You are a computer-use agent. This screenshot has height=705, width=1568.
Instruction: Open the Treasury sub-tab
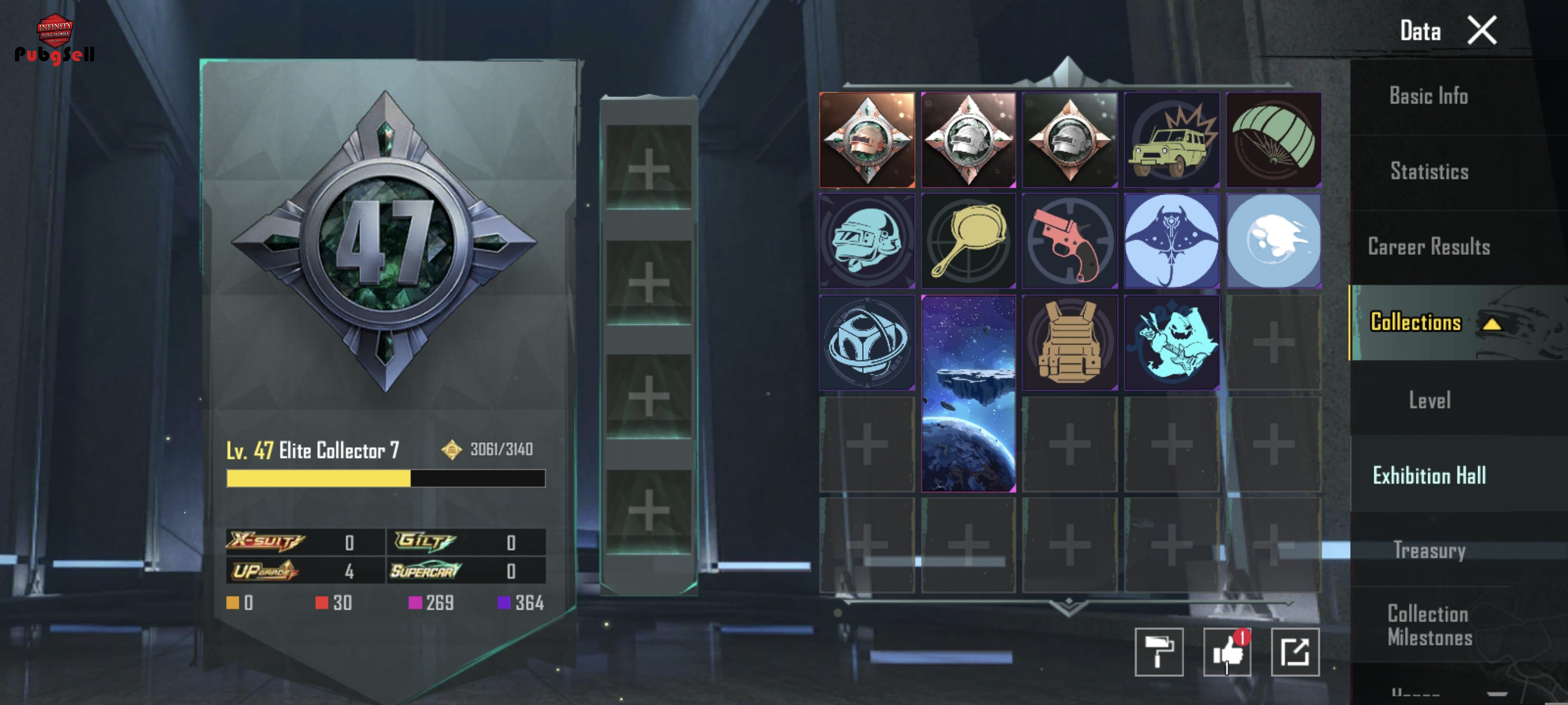pyautogui.click(x=1429, y=551)
